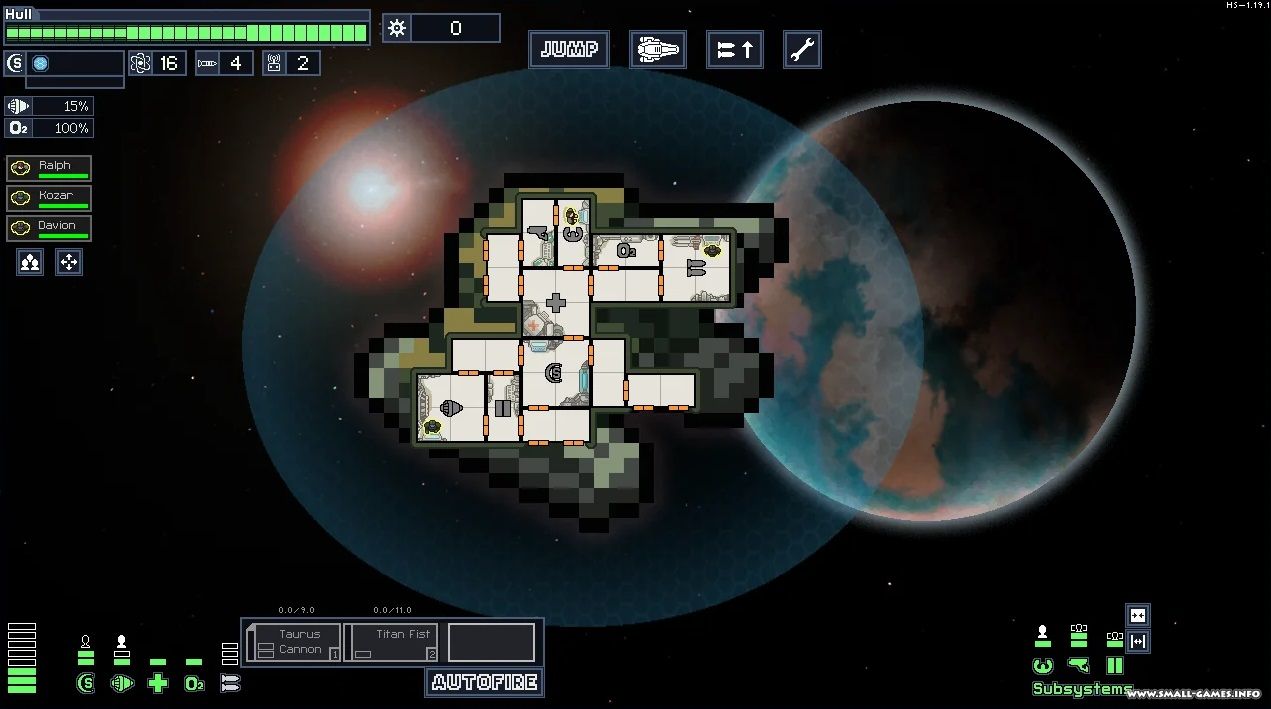Image resolution: width=1271 pixels, height=709 pixels.
Task: Select the Titan Fist weapon slot
Action: pos(391,642)
